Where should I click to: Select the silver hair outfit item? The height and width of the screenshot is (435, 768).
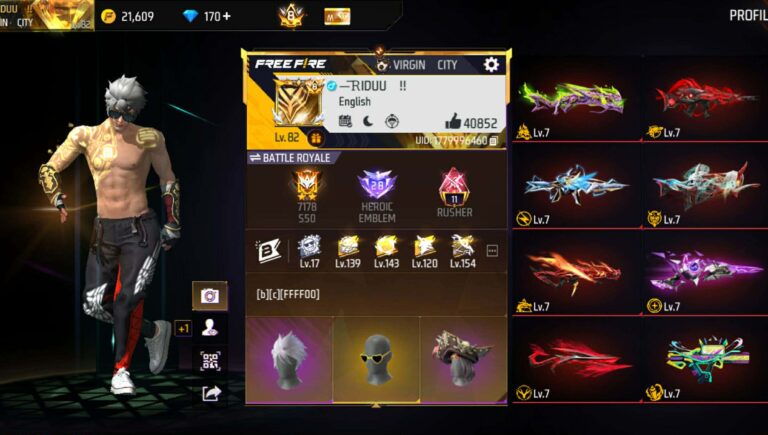coord(288,358)
